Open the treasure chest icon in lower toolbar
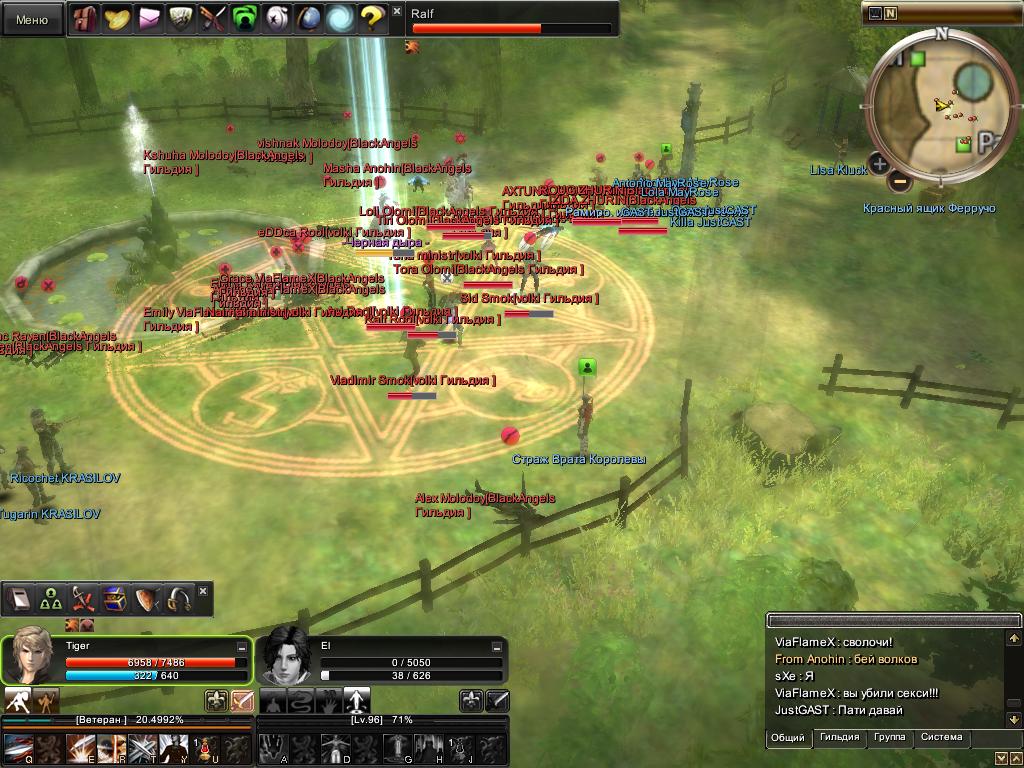1024x768 pixels. tap(114, 599)
